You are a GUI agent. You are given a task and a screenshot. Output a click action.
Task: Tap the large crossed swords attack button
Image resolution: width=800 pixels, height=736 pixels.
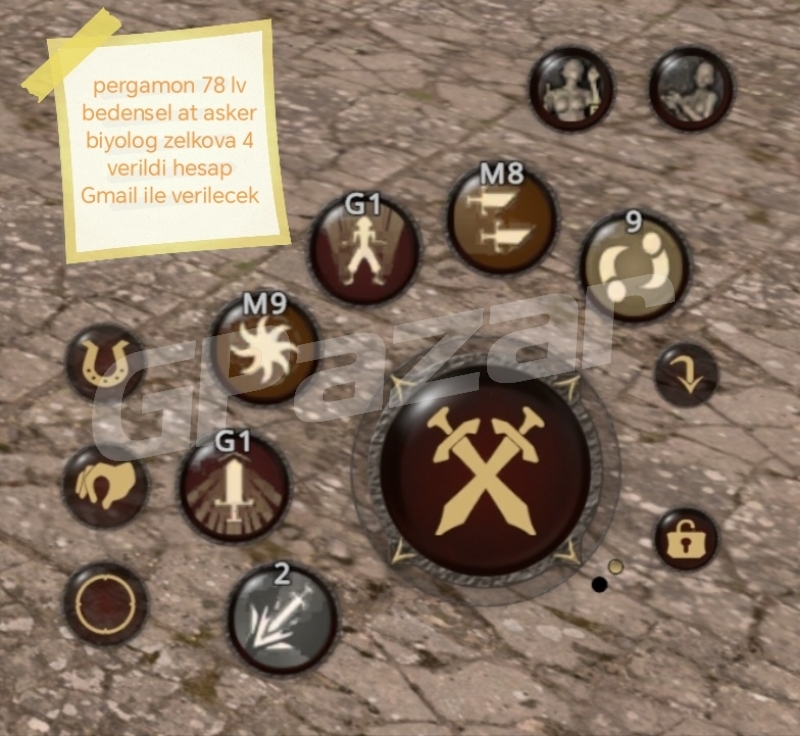(x=485, y=471)
